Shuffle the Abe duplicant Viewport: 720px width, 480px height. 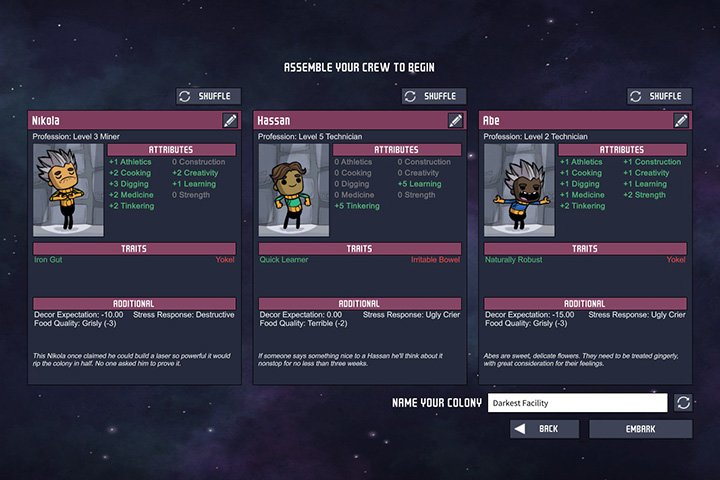(659, 96)
